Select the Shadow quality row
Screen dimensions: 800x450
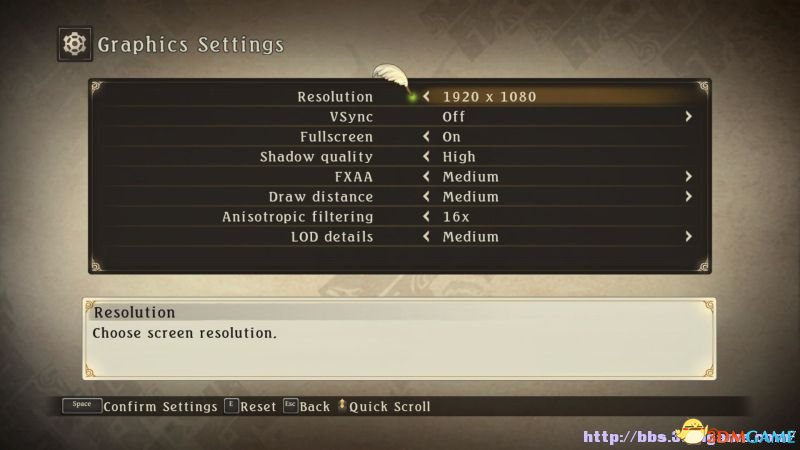[316, 157]
